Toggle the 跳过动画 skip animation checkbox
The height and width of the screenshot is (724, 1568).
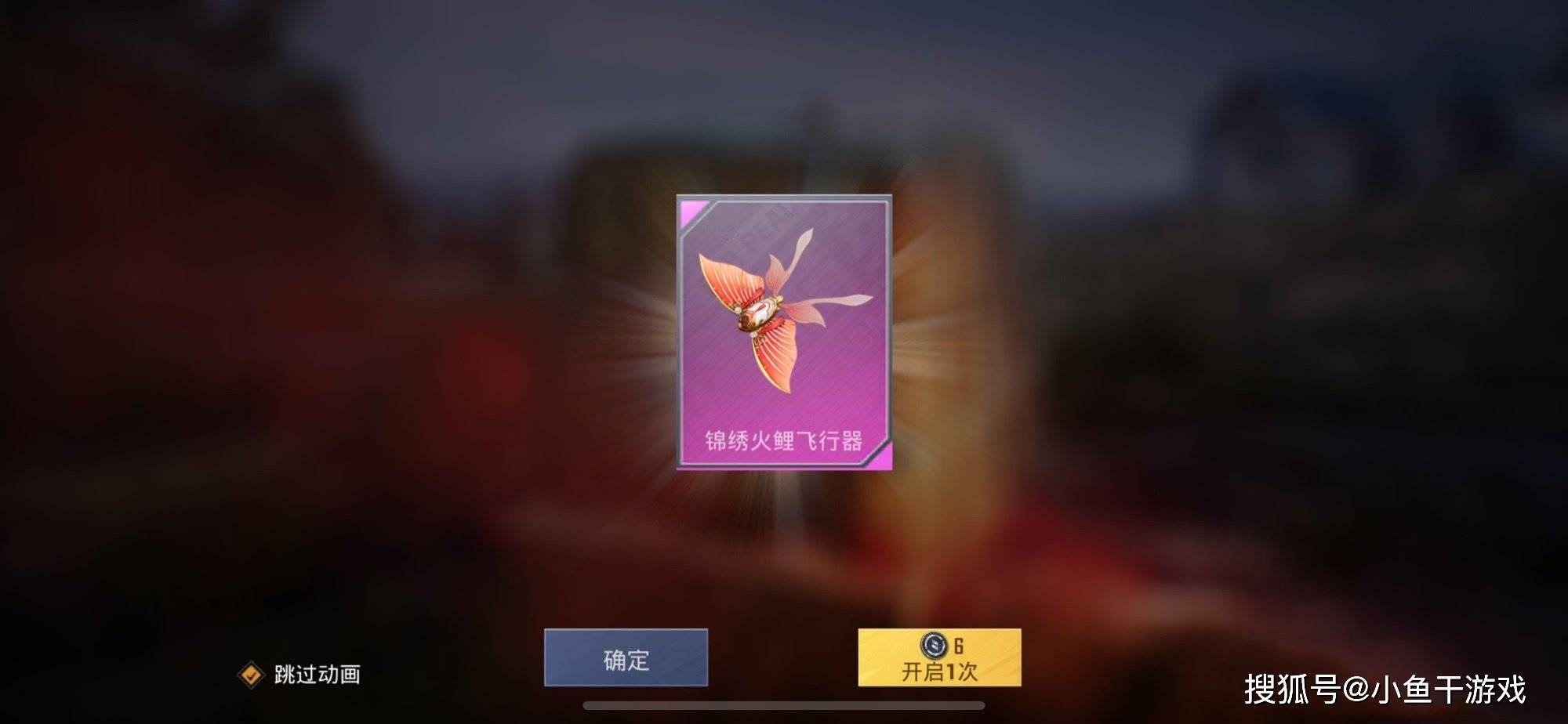[x=251, y=675]
